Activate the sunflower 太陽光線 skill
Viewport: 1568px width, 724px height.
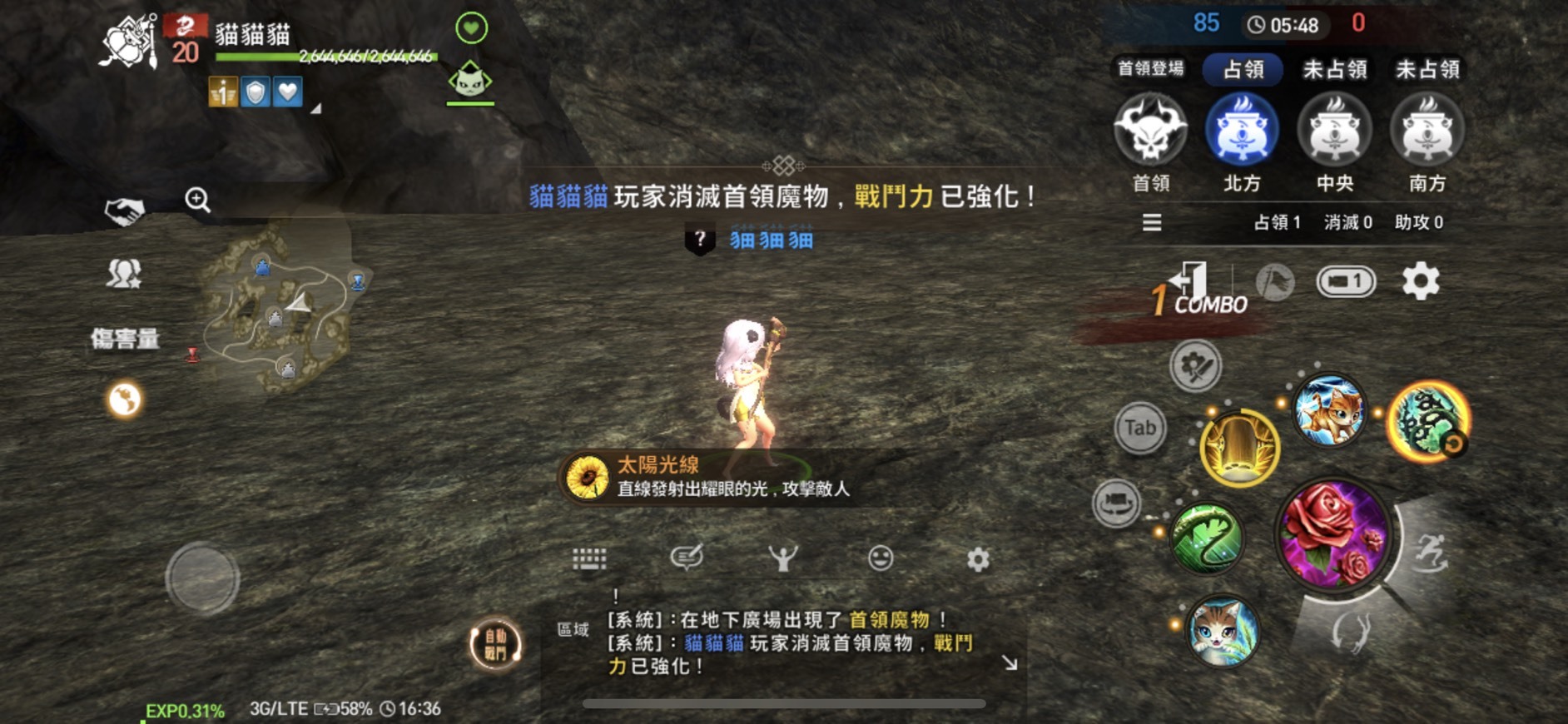(588, 477)
